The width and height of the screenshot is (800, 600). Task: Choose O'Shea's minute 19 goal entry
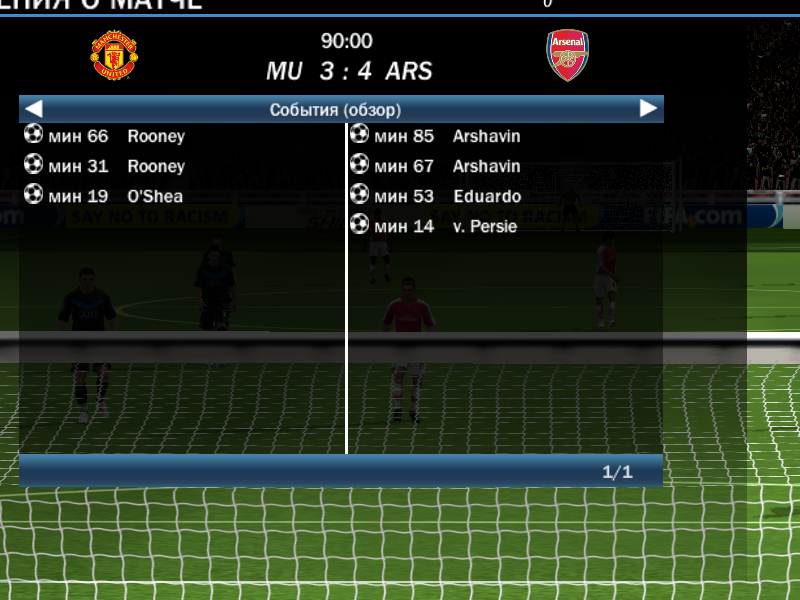pos(104,196)
